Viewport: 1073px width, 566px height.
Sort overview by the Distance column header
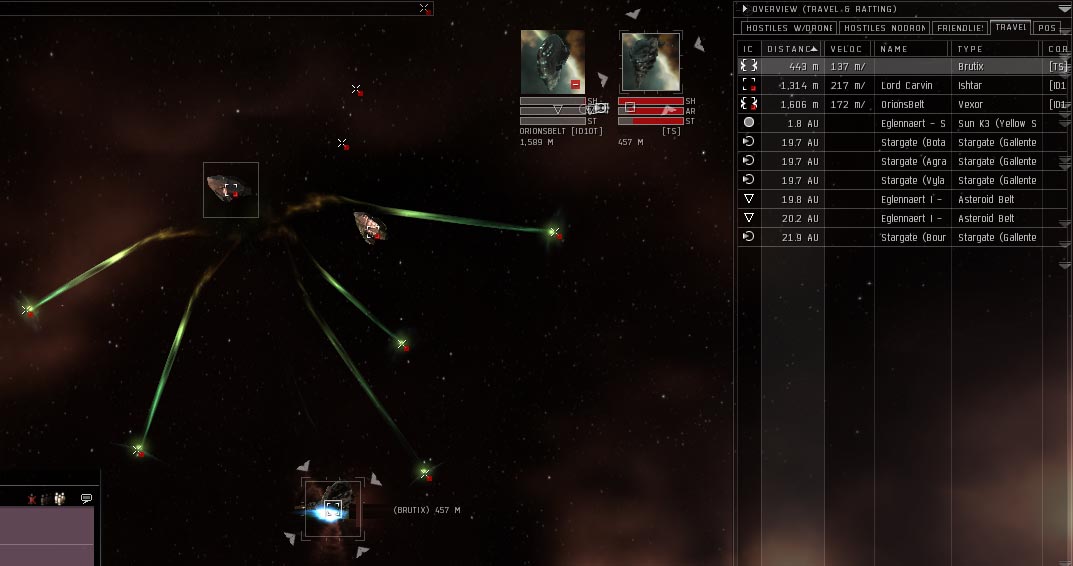point(791,48)
